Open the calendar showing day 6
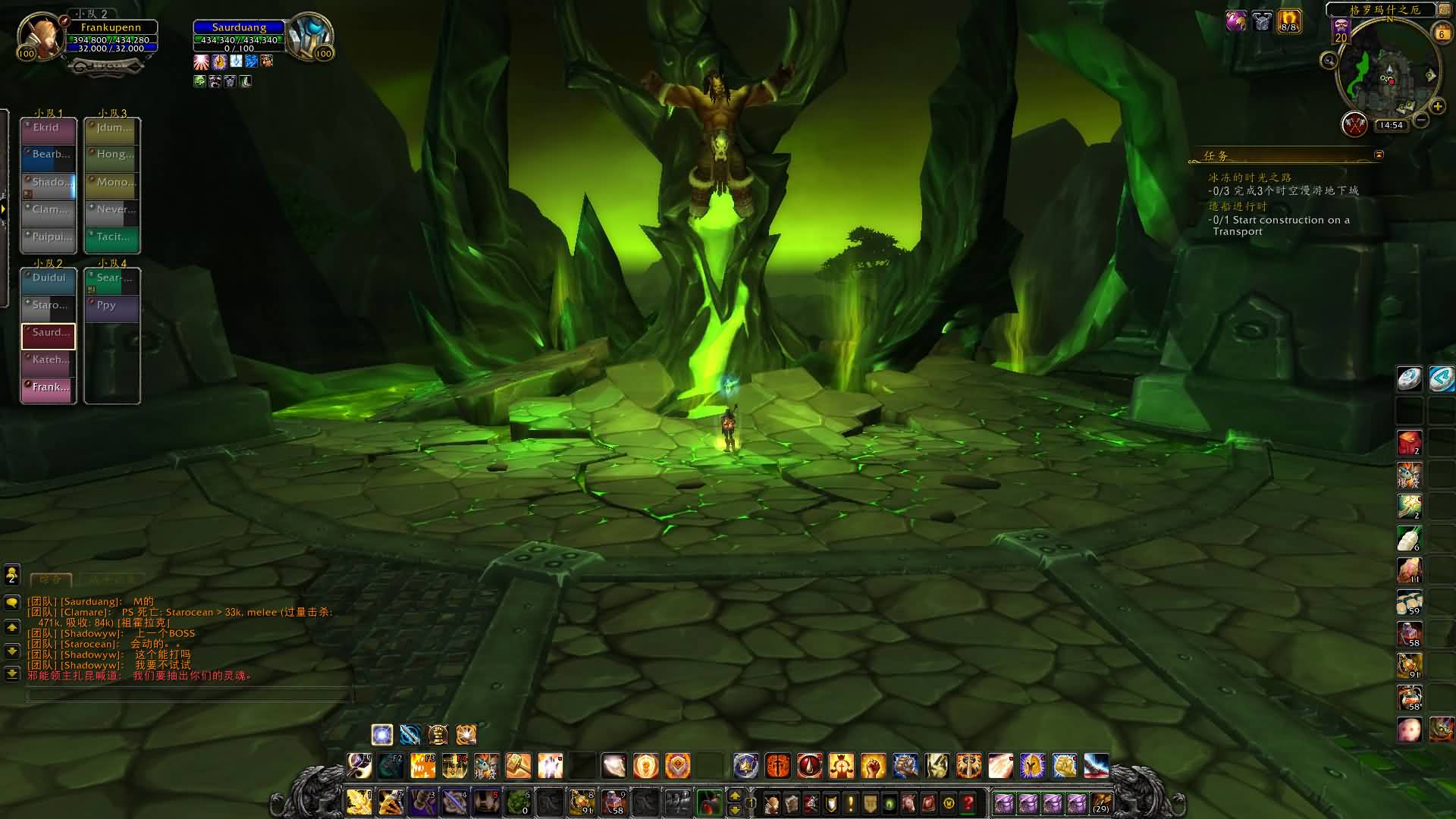Viewport: 1456px width, 819px height. tap(1442, 33)
